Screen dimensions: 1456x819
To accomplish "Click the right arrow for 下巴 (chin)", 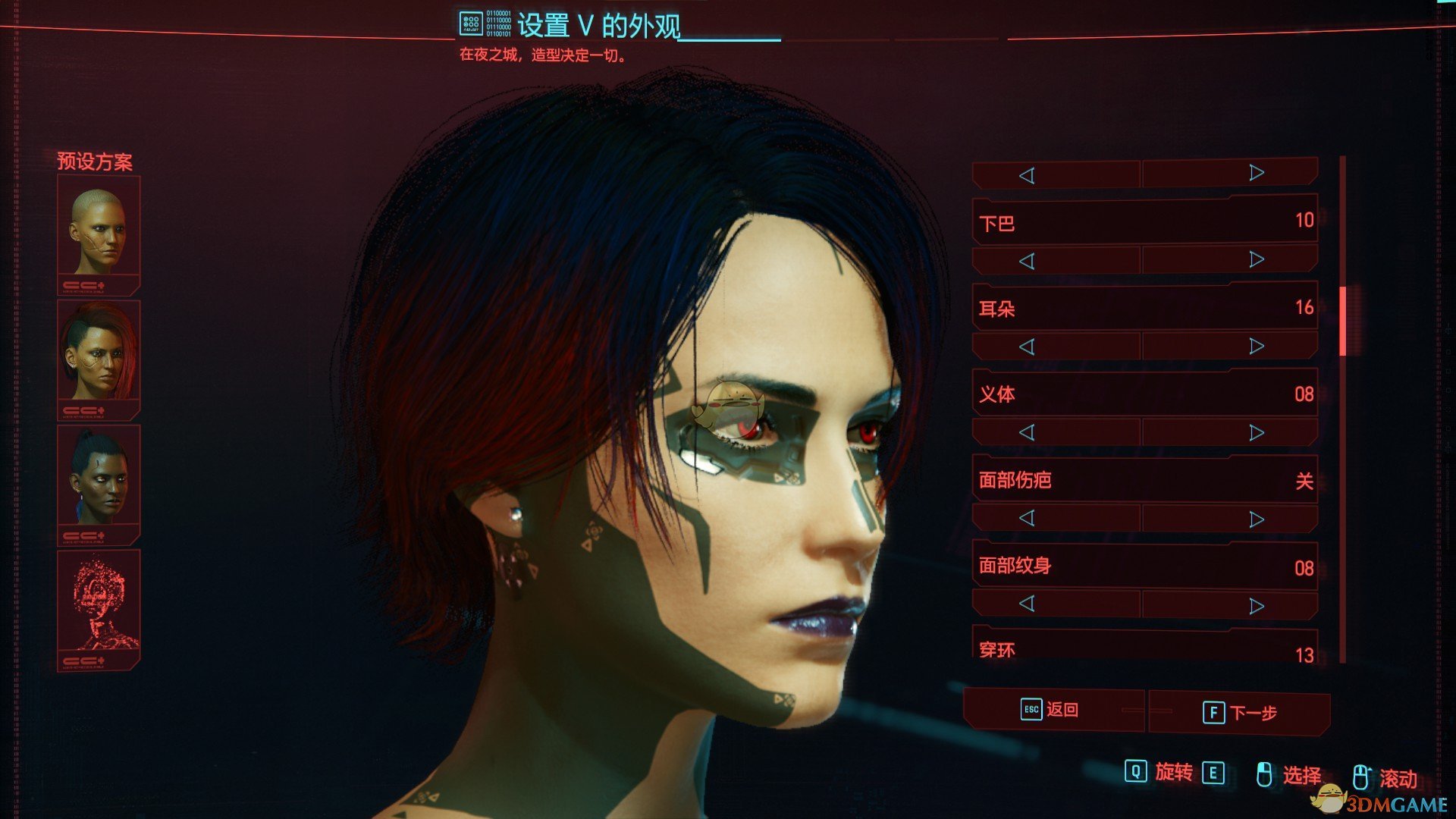I will pyautogui.click(x=1256, y=260).
